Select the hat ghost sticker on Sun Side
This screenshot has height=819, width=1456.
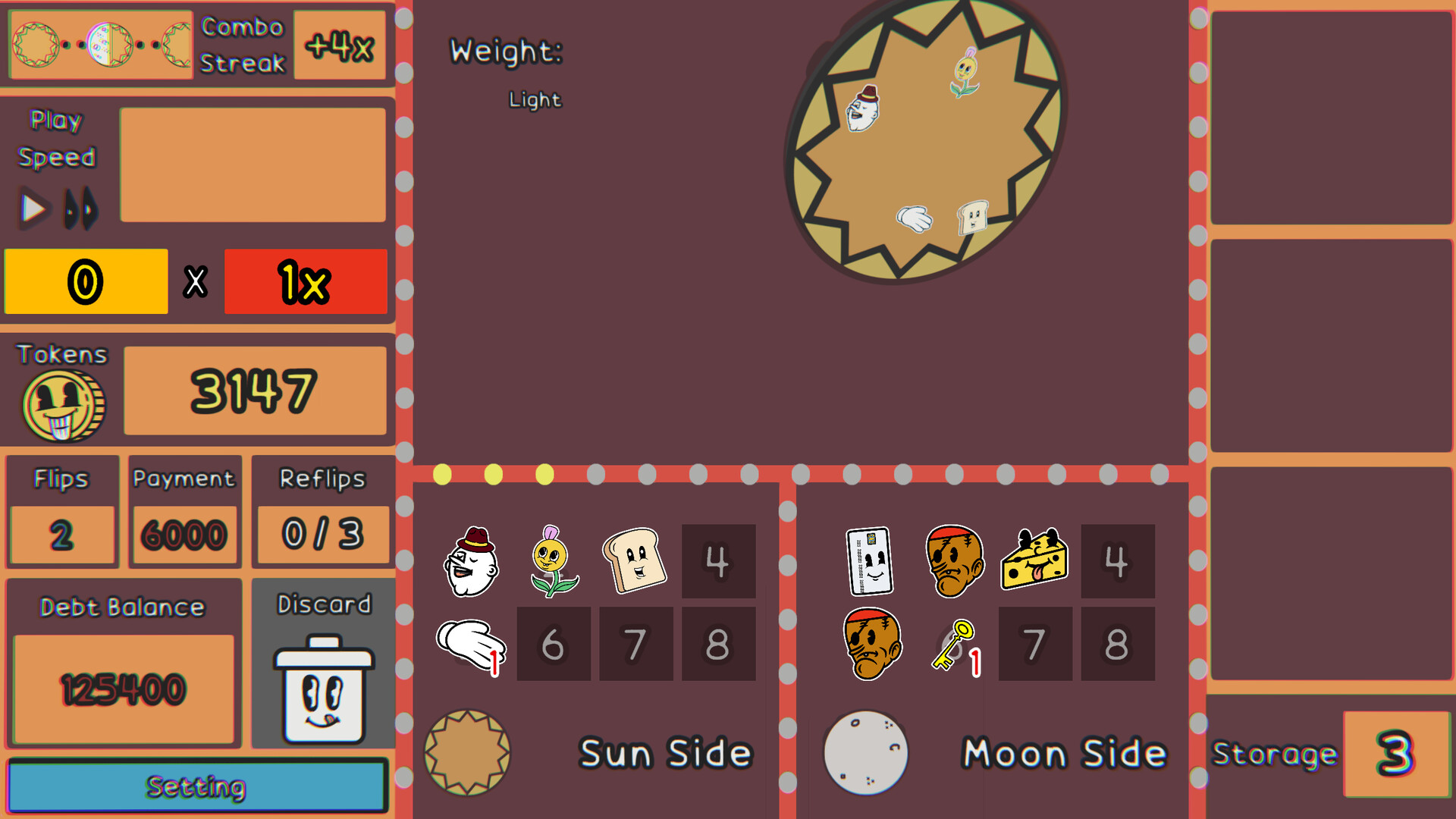tap(471, 561)
